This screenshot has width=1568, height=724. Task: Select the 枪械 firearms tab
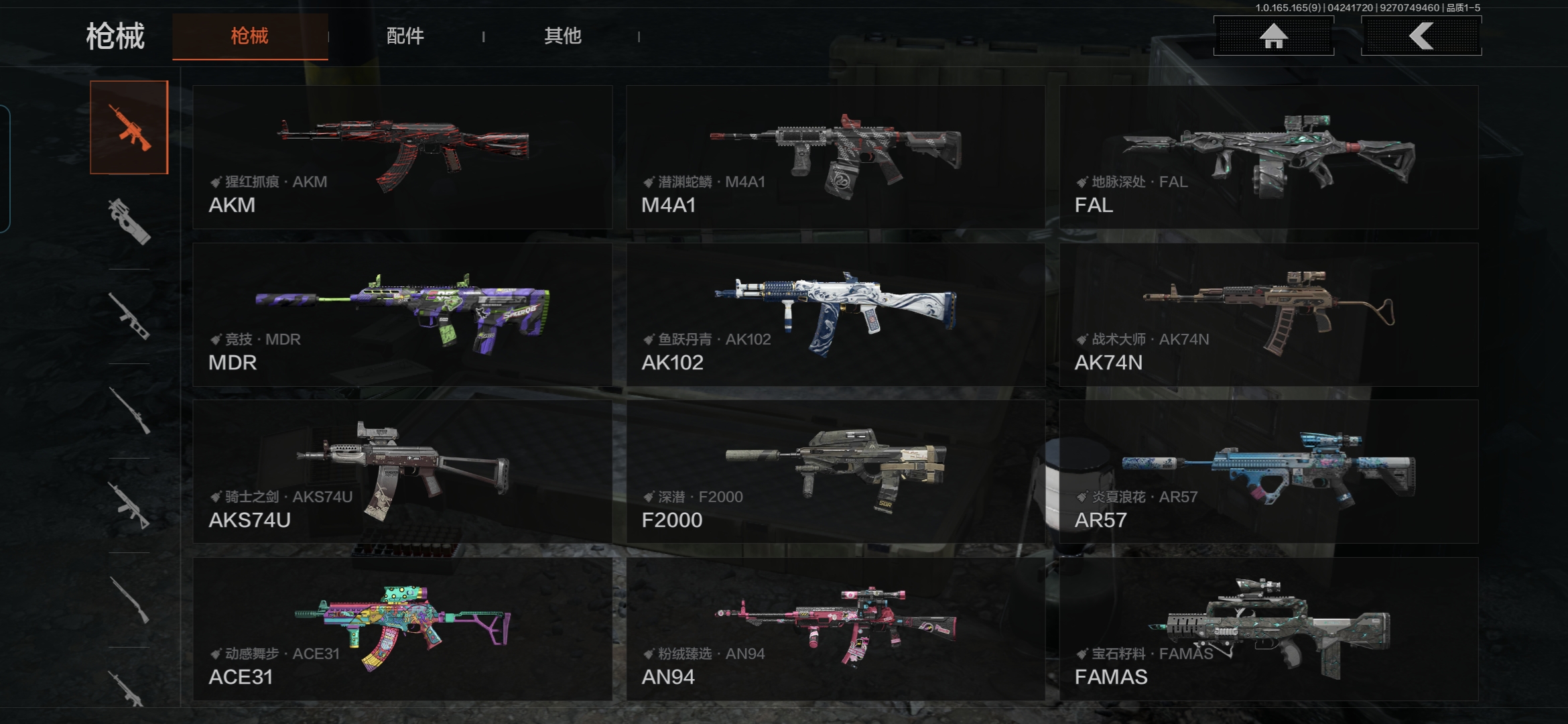pyautogui.click(x=250, y=36)
